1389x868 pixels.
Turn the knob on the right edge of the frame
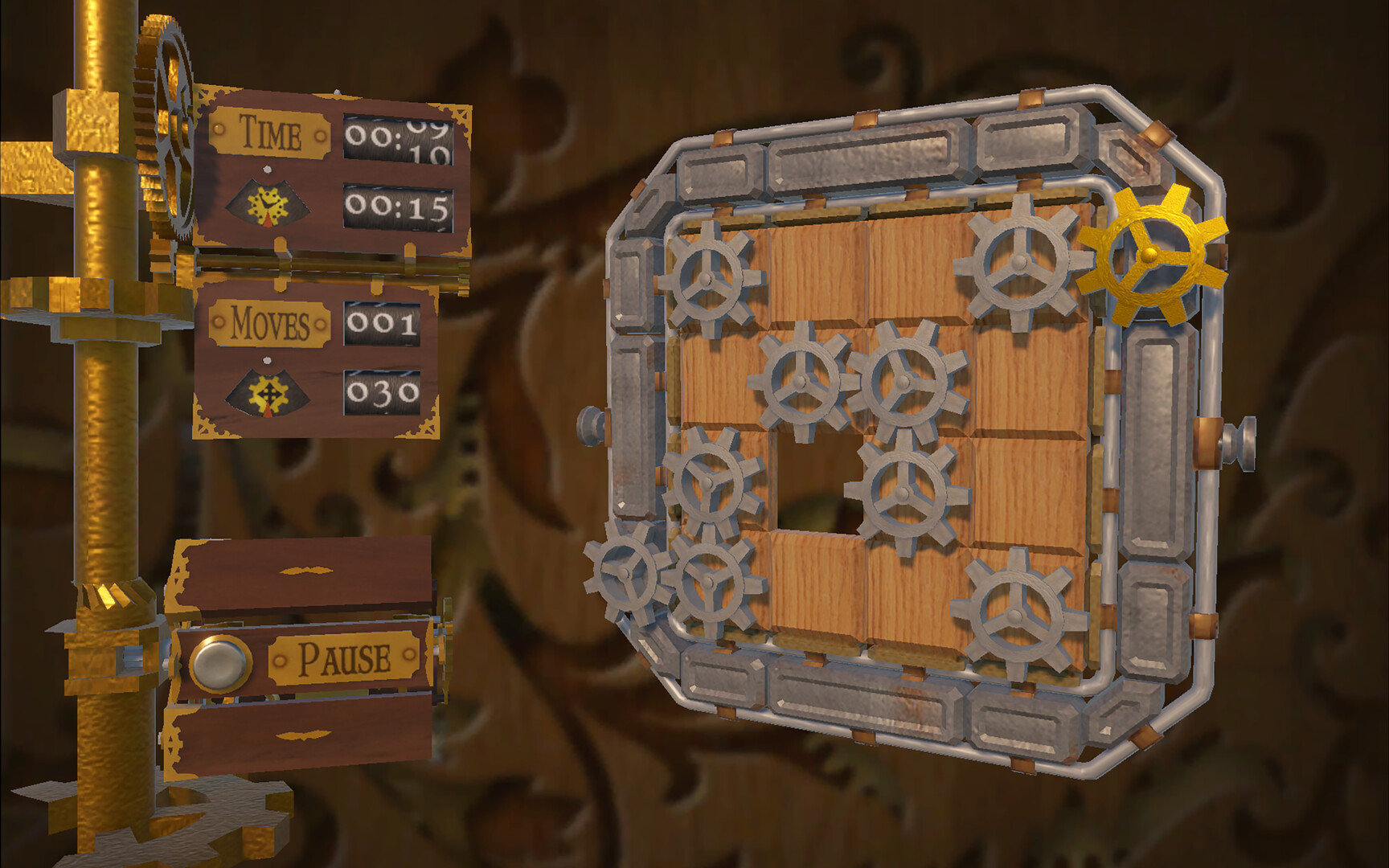[x=1242, y=442]
